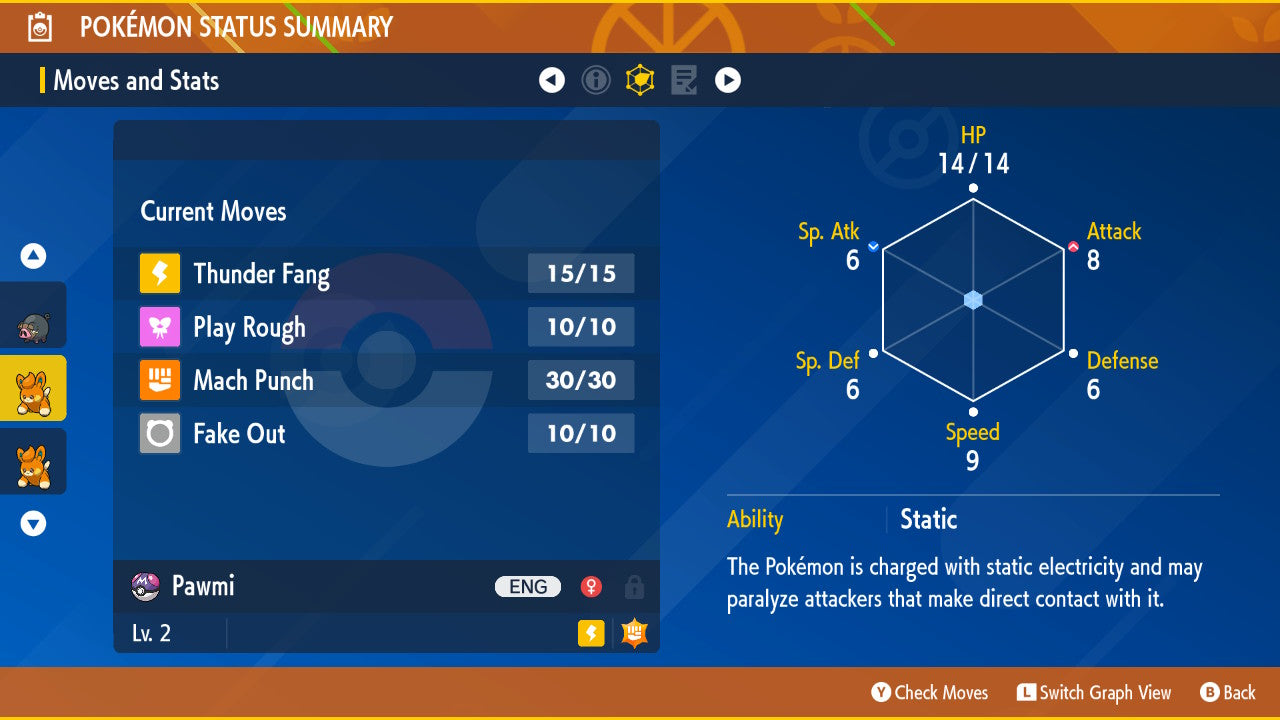Go to previous summary page arrow
This screenshot has width=1280, height=720.
(x=552, y=80)
